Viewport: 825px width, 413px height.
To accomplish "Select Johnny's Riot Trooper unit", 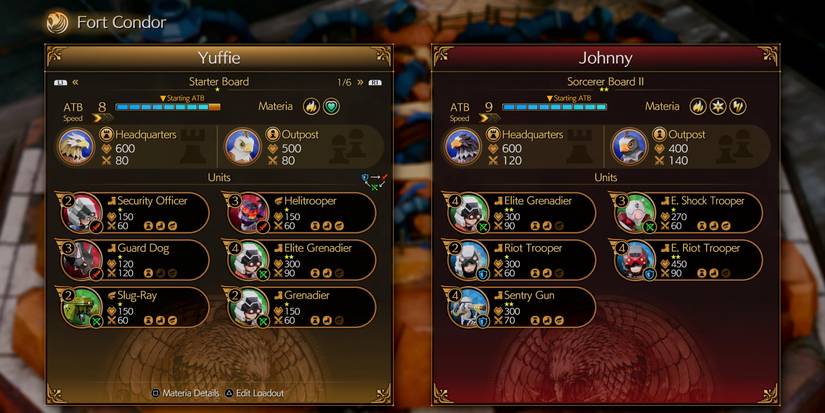I will tap(518, 258).
